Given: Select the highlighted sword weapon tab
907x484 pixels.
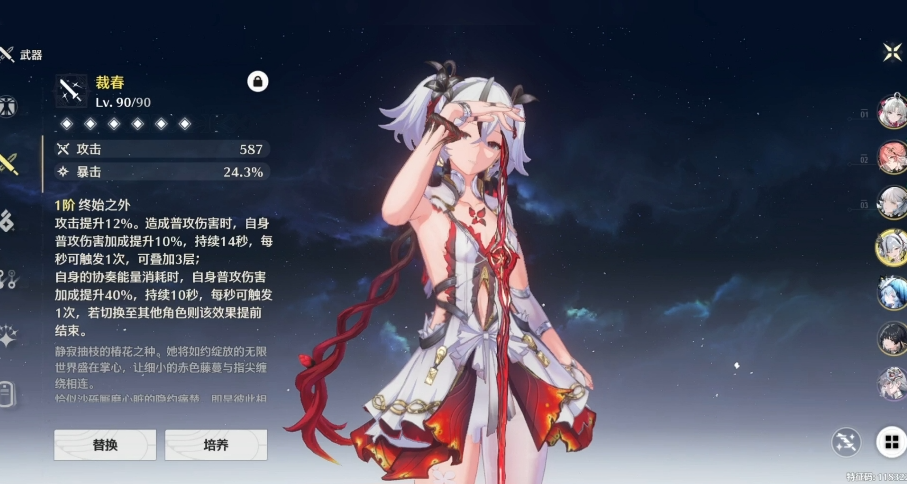Looking at the screenshot, I should point(8,164).
